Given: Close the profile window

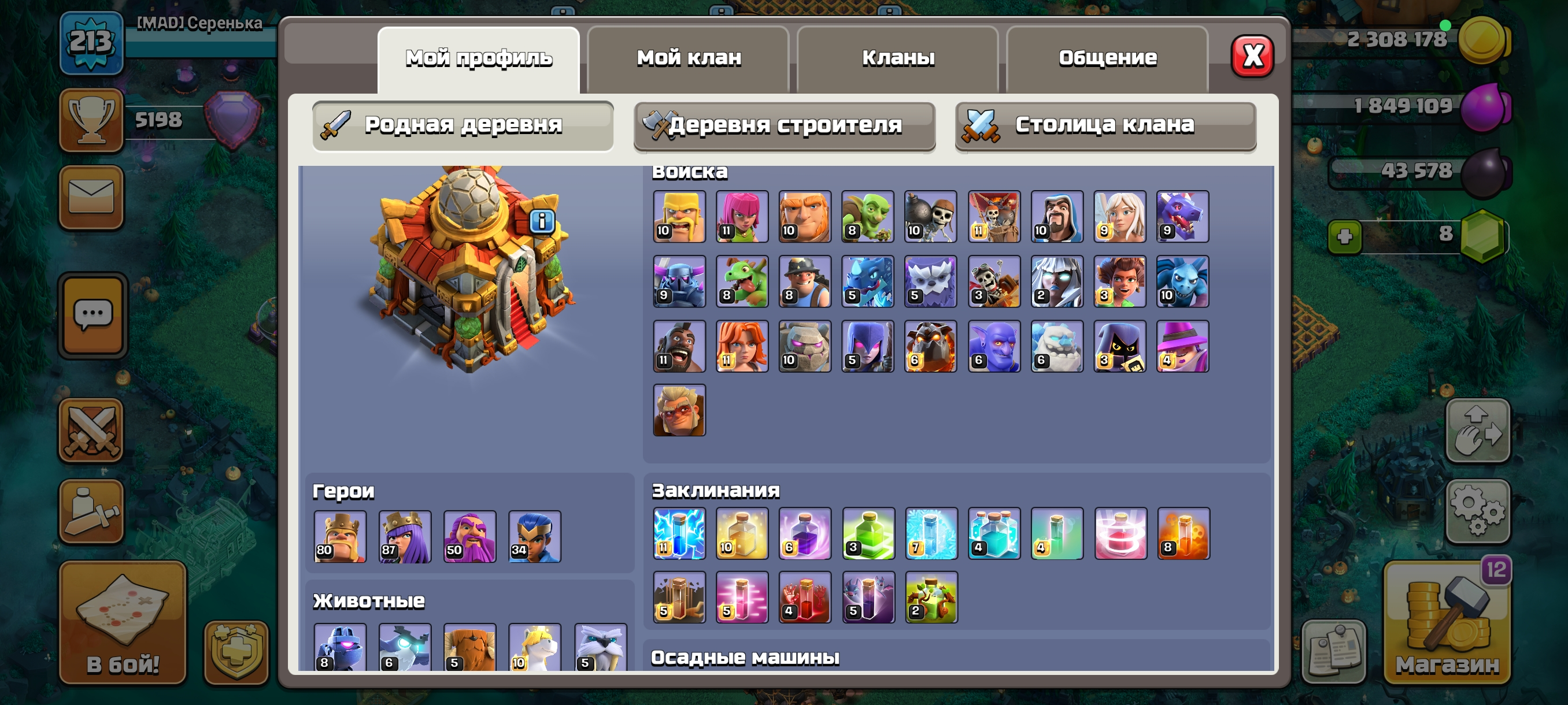Looking at the screenshot, I should pyautogui.click(x=1252, y=57).
